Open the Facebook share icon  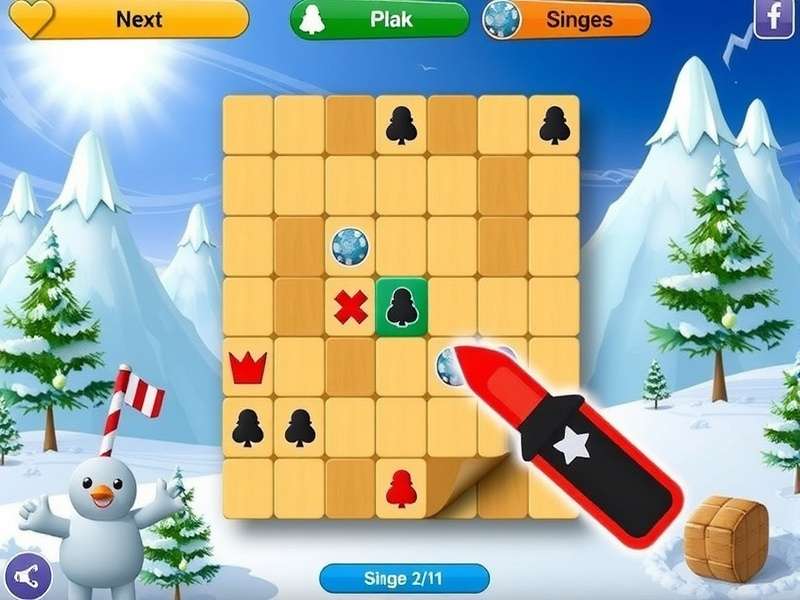coord(773,19)
